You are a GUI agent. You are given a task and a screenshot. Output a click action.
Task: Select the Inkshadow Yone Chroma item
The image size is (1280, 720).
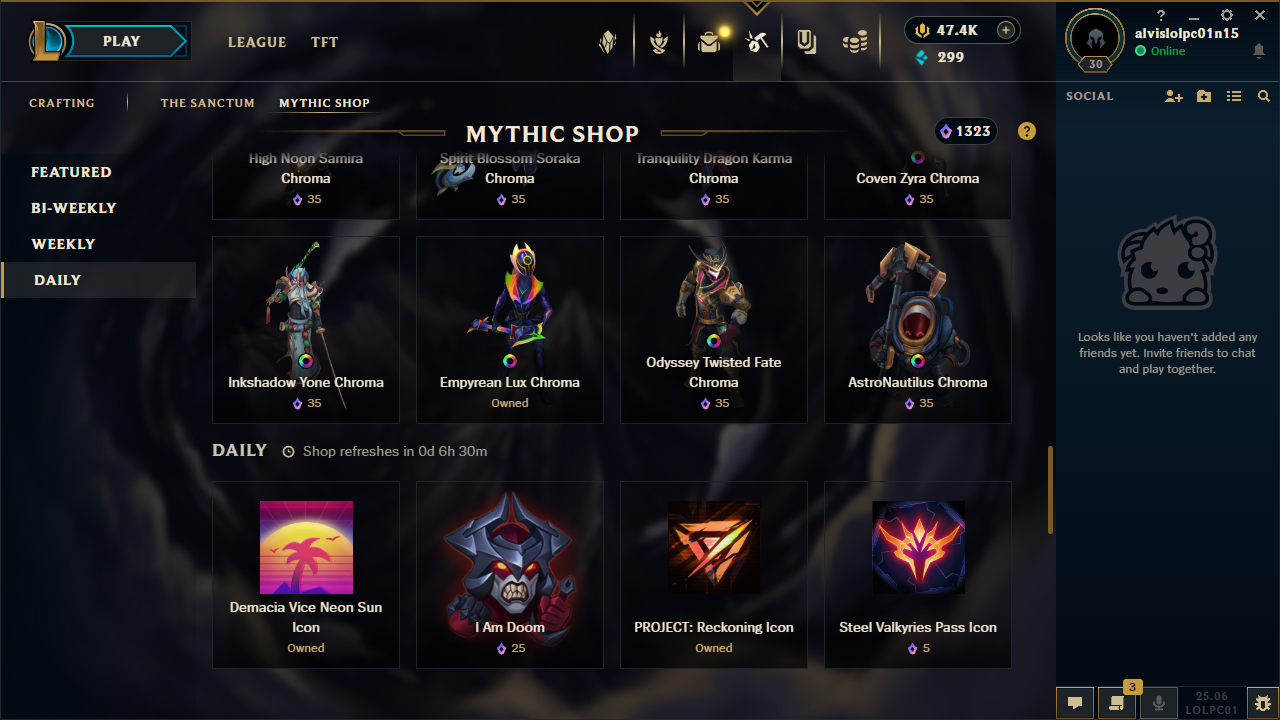click(x=306, y=329)
